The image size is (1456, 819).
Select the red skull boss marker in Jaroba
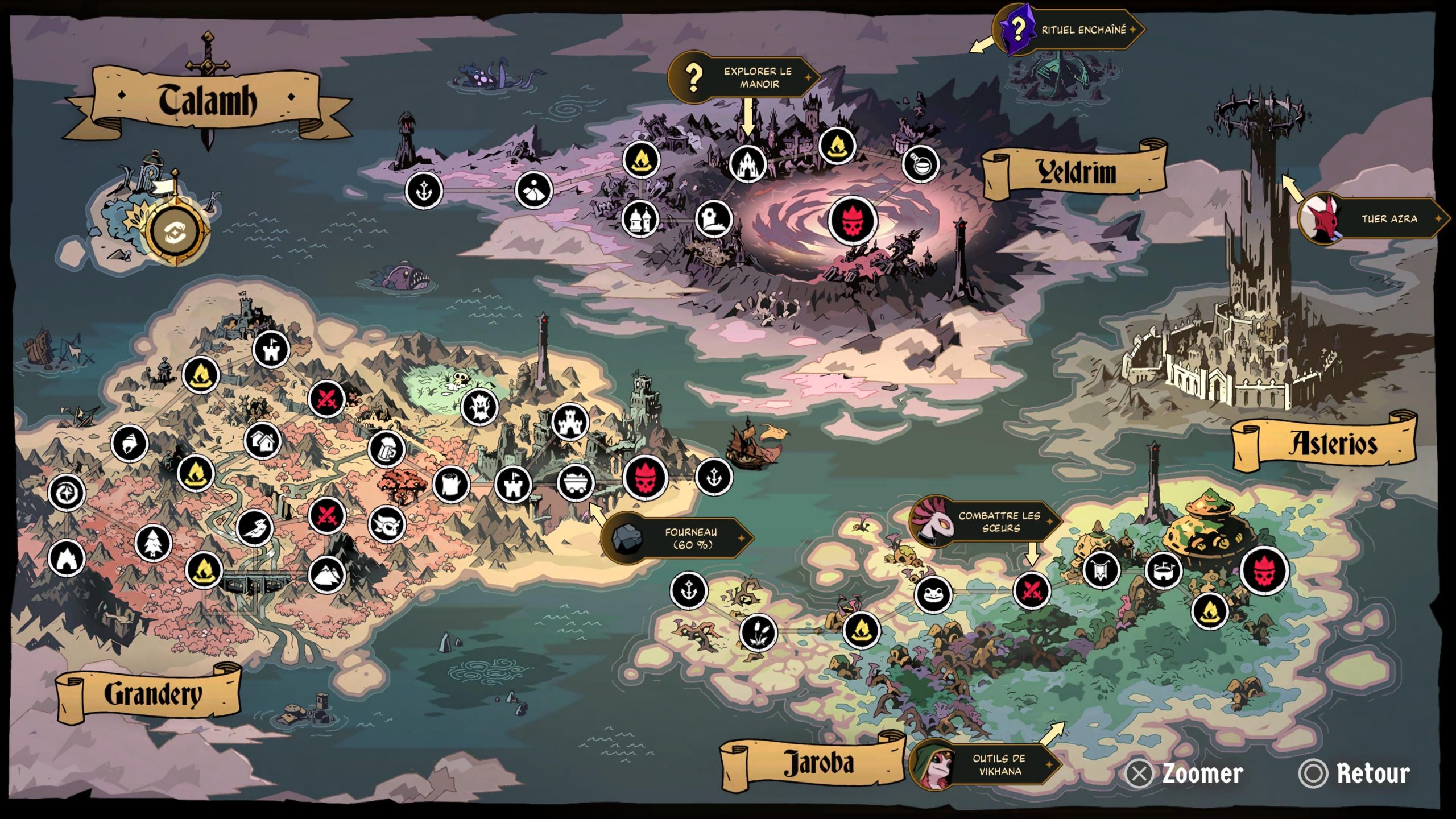point(1264,570)
